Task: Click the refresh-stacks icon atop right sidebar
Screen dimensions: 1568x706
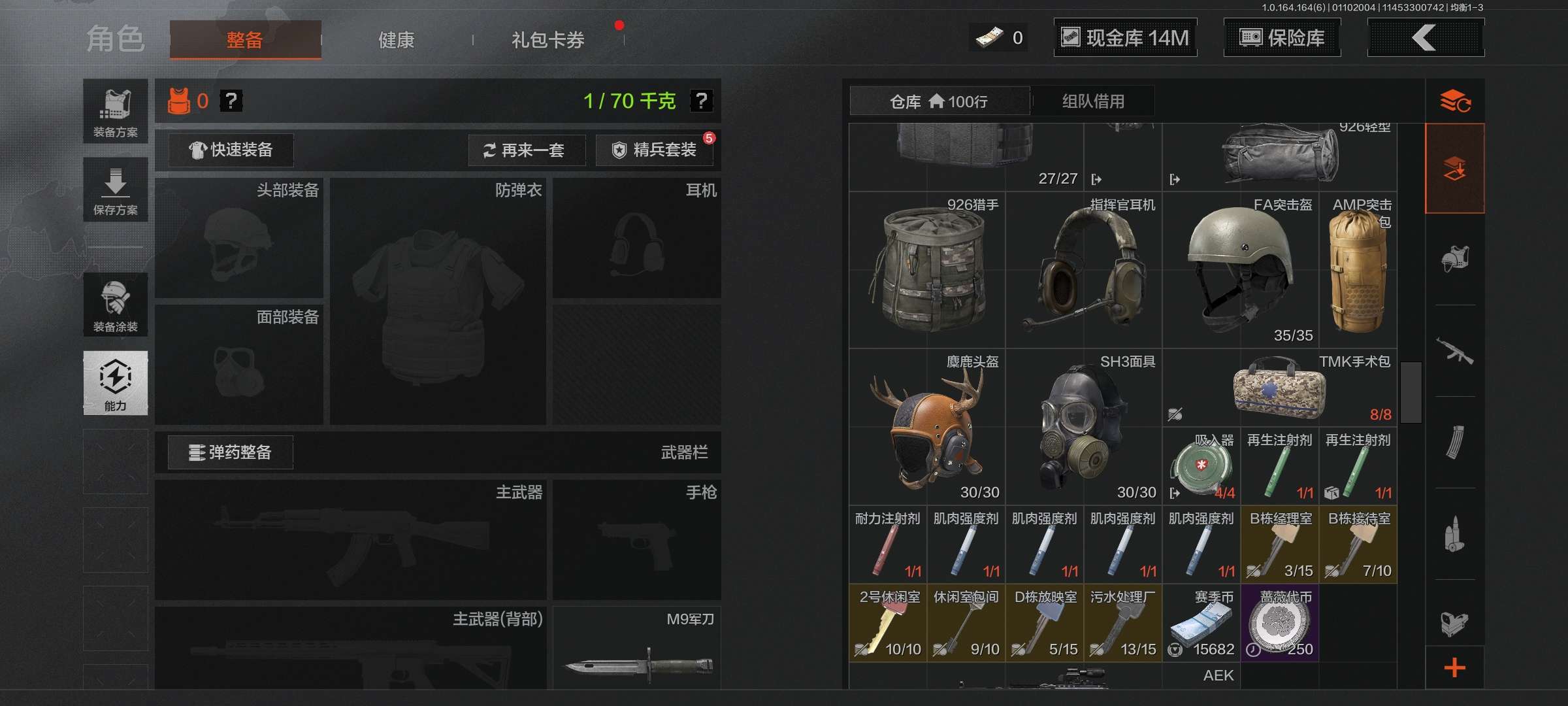Action: [x=1456, y=101]
